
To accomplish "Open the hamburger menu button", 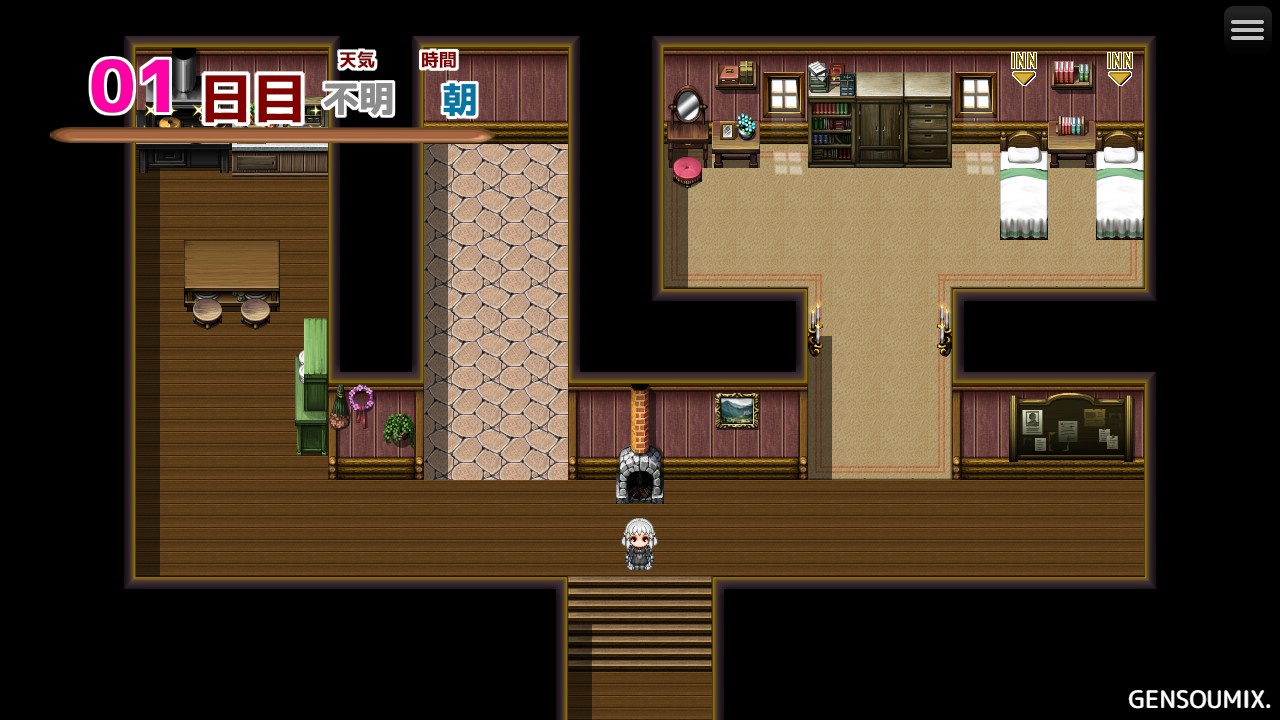I will pos(1247,29).
